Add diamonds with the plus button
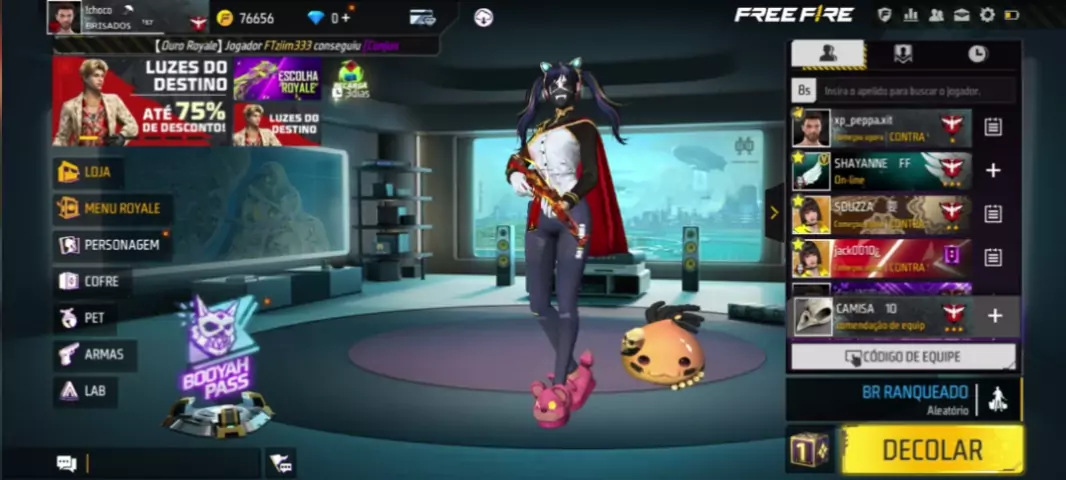 (x=346, y=18)
